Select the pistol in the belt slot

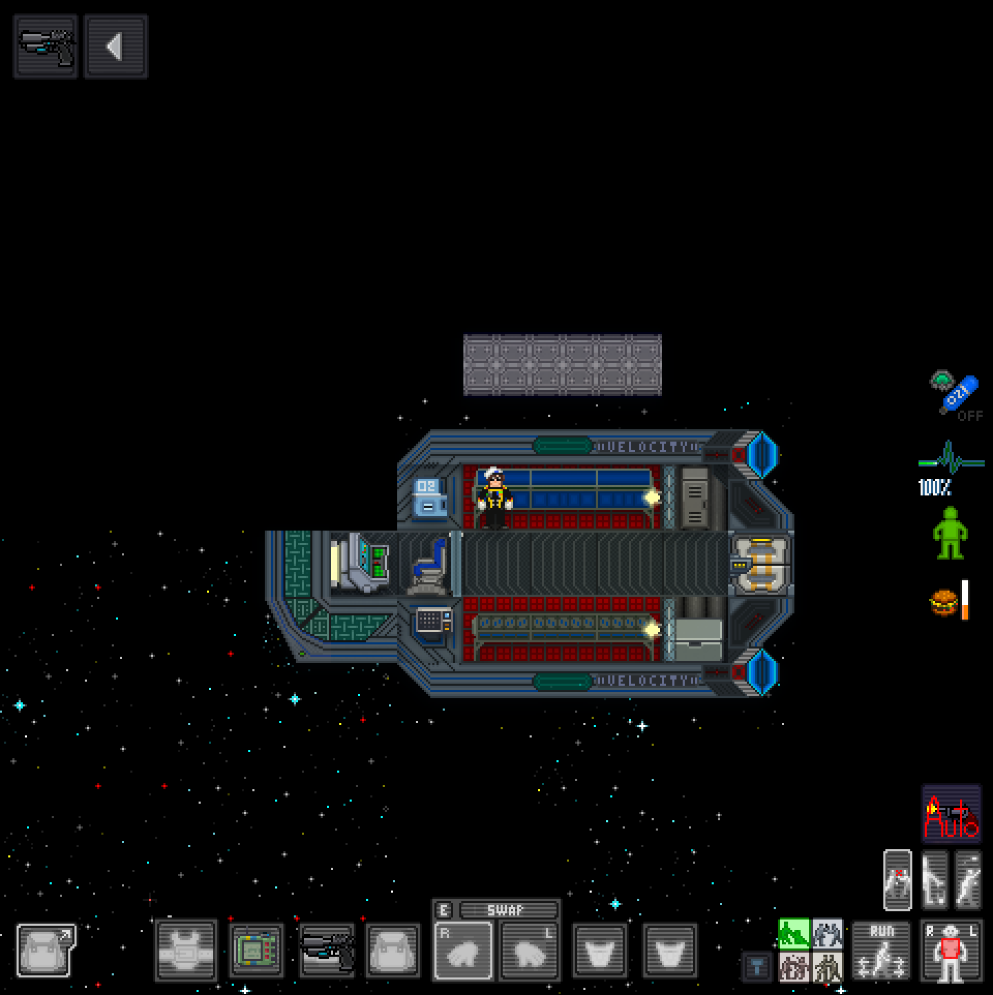pos(327,950)
